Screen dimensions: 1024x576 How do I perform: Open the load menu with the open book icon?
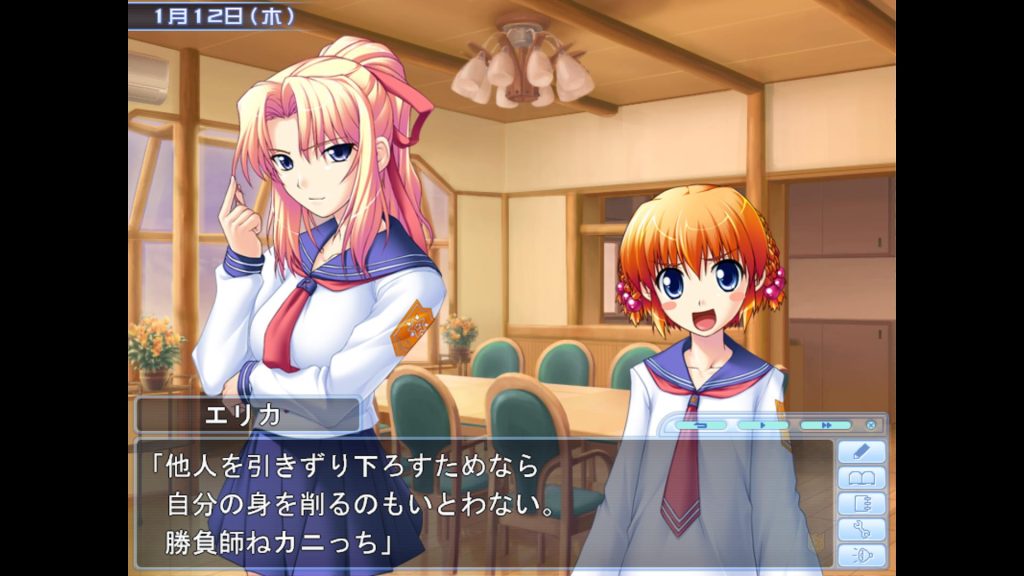(861, 478)
